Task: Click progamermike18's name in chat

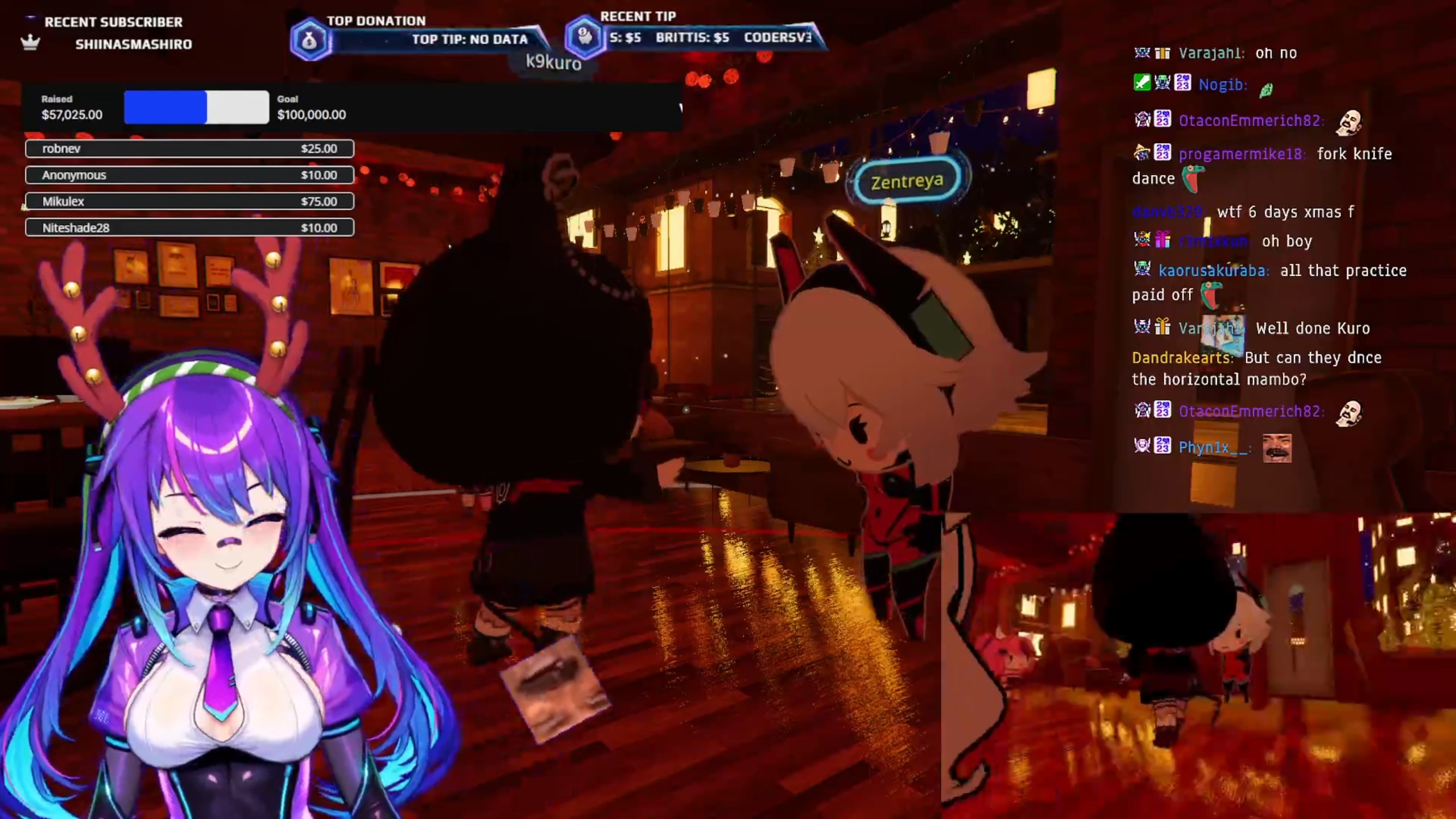Action: (1240, 154)
